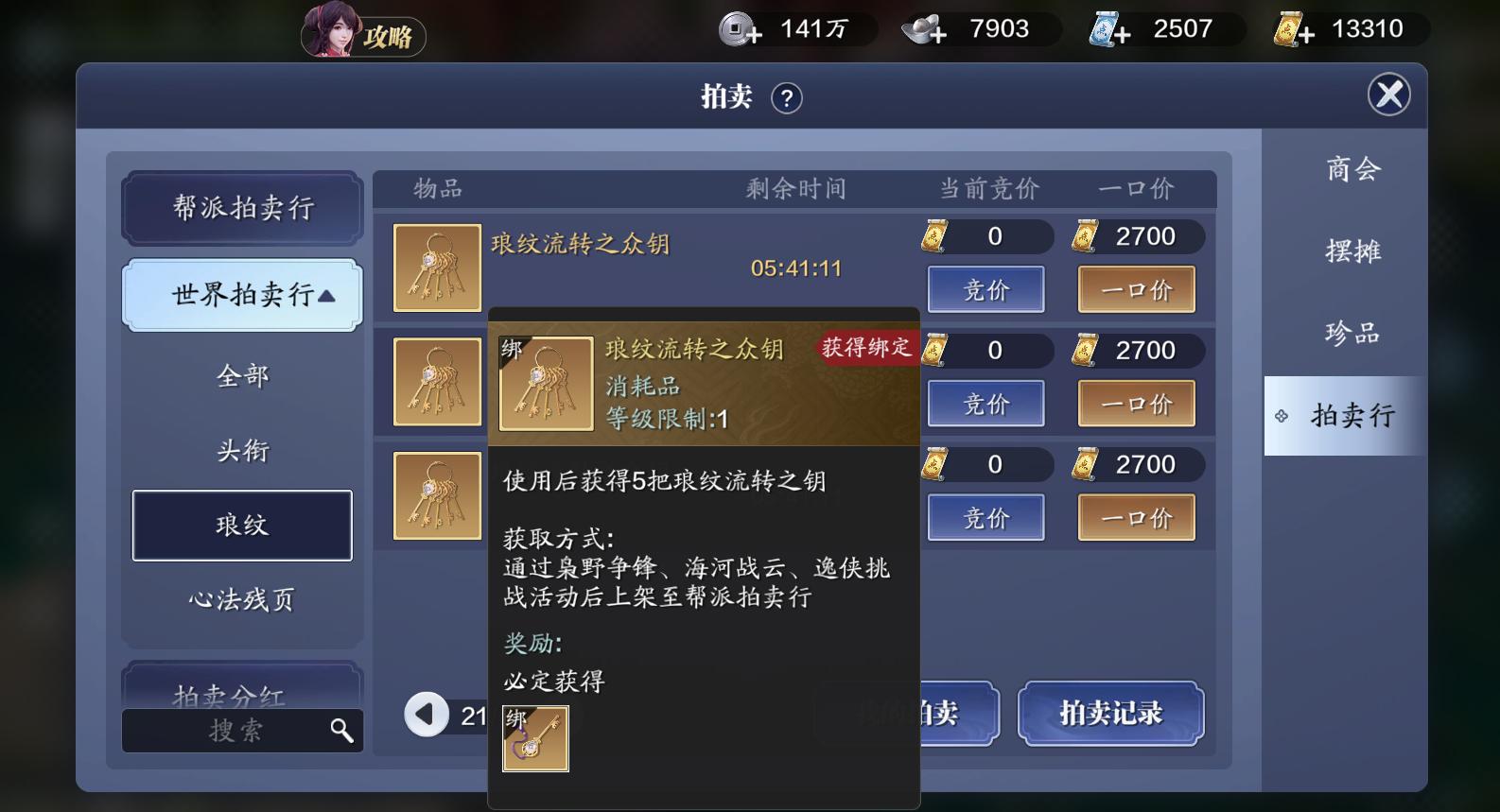Select the 头衔 category
This screenshot has height=812, width=1500.
click(242, 451)
